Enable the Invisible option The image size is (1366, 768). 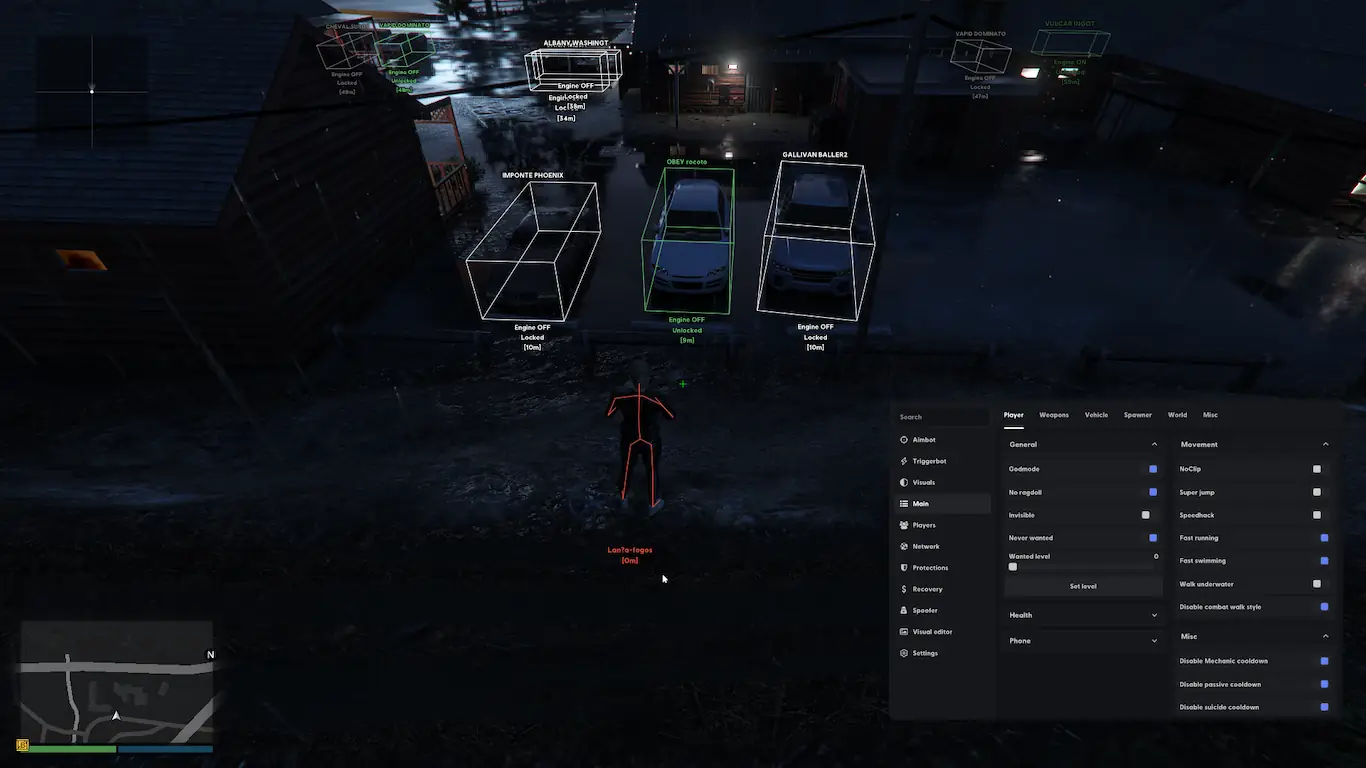[1146, 515]
